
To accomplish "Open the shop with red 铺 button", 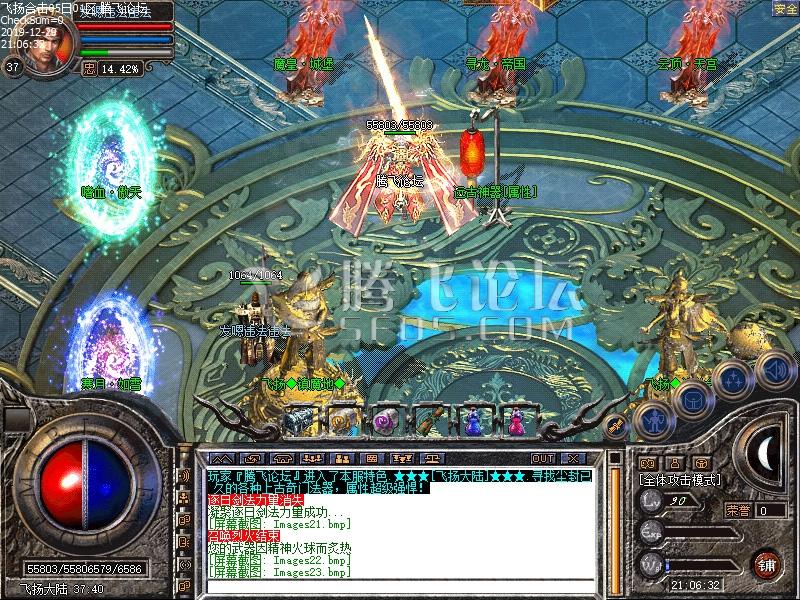I will [x=766, y=564].
